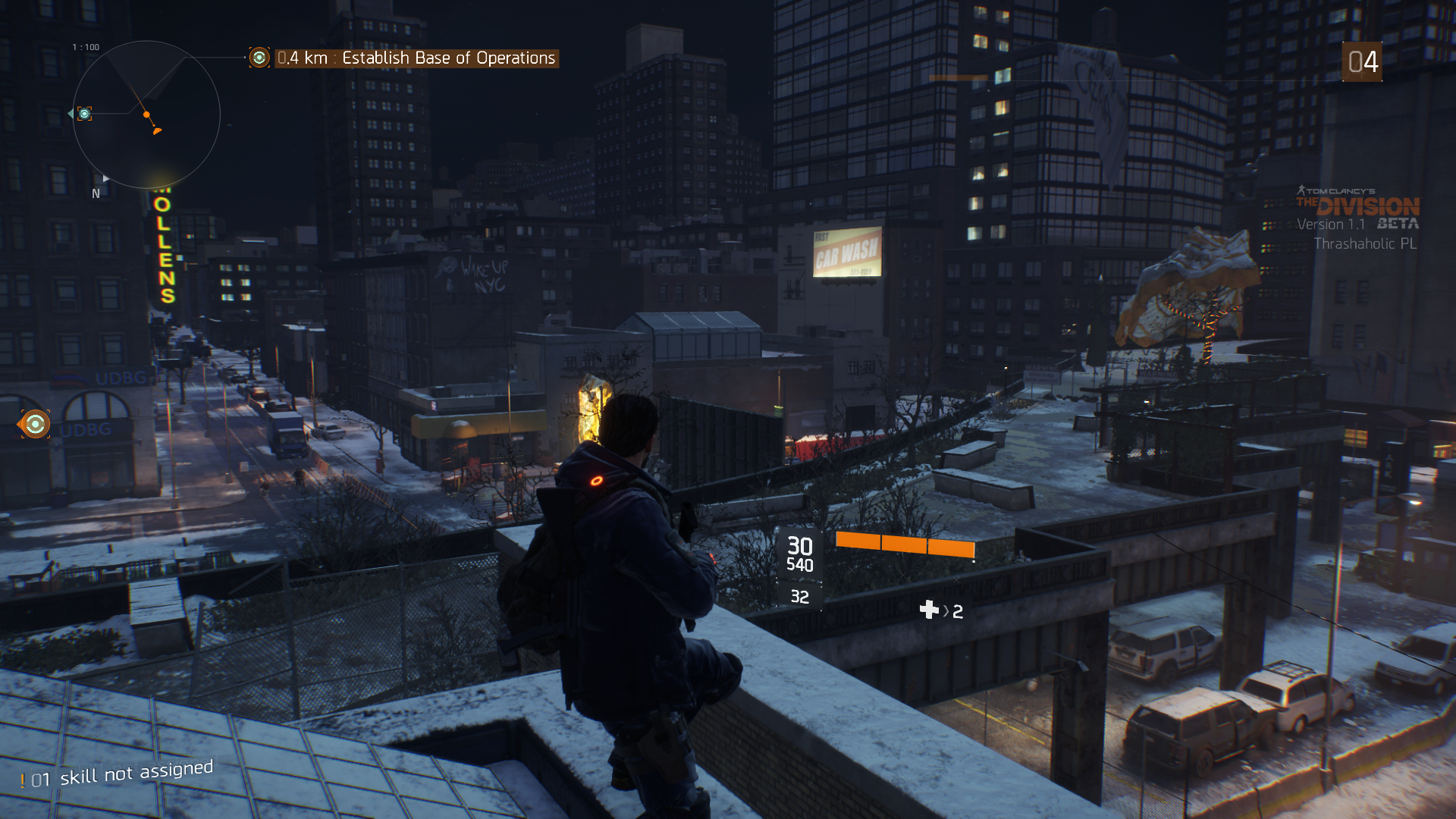Viewport: 1456px width, 819px height.
Task: Select the off-screen objective marker over the street
Action: point(35,424)
